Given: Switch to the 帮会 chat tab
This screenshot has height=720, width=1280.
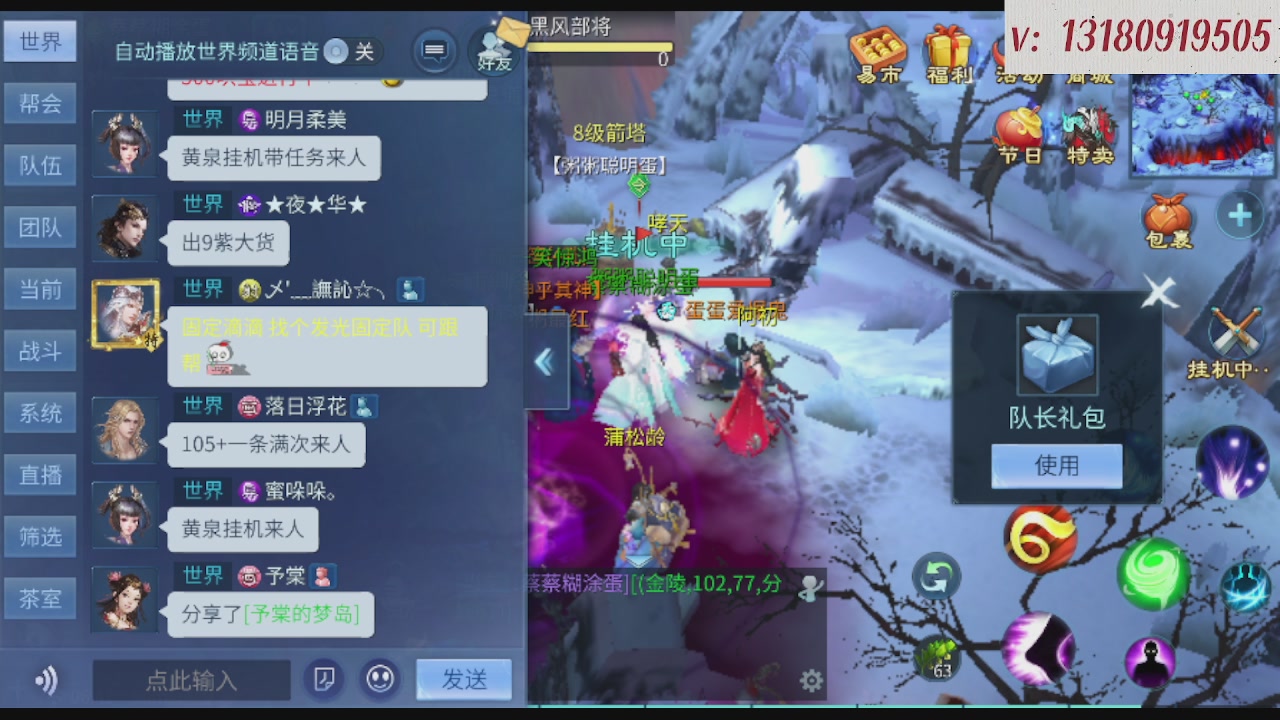Looking at the screenshot, I should 40,103.
